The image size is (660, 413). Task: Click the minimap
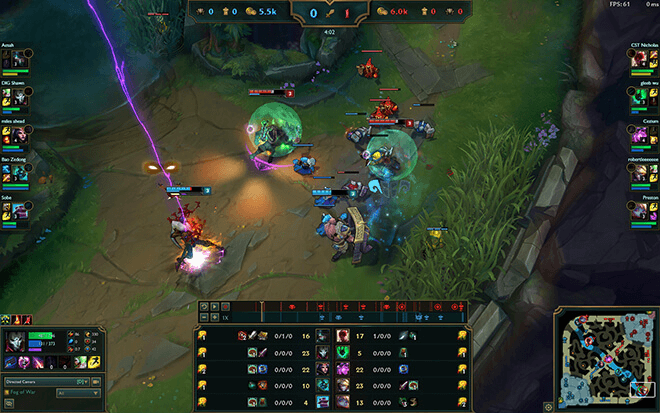(x=603, y=357)
